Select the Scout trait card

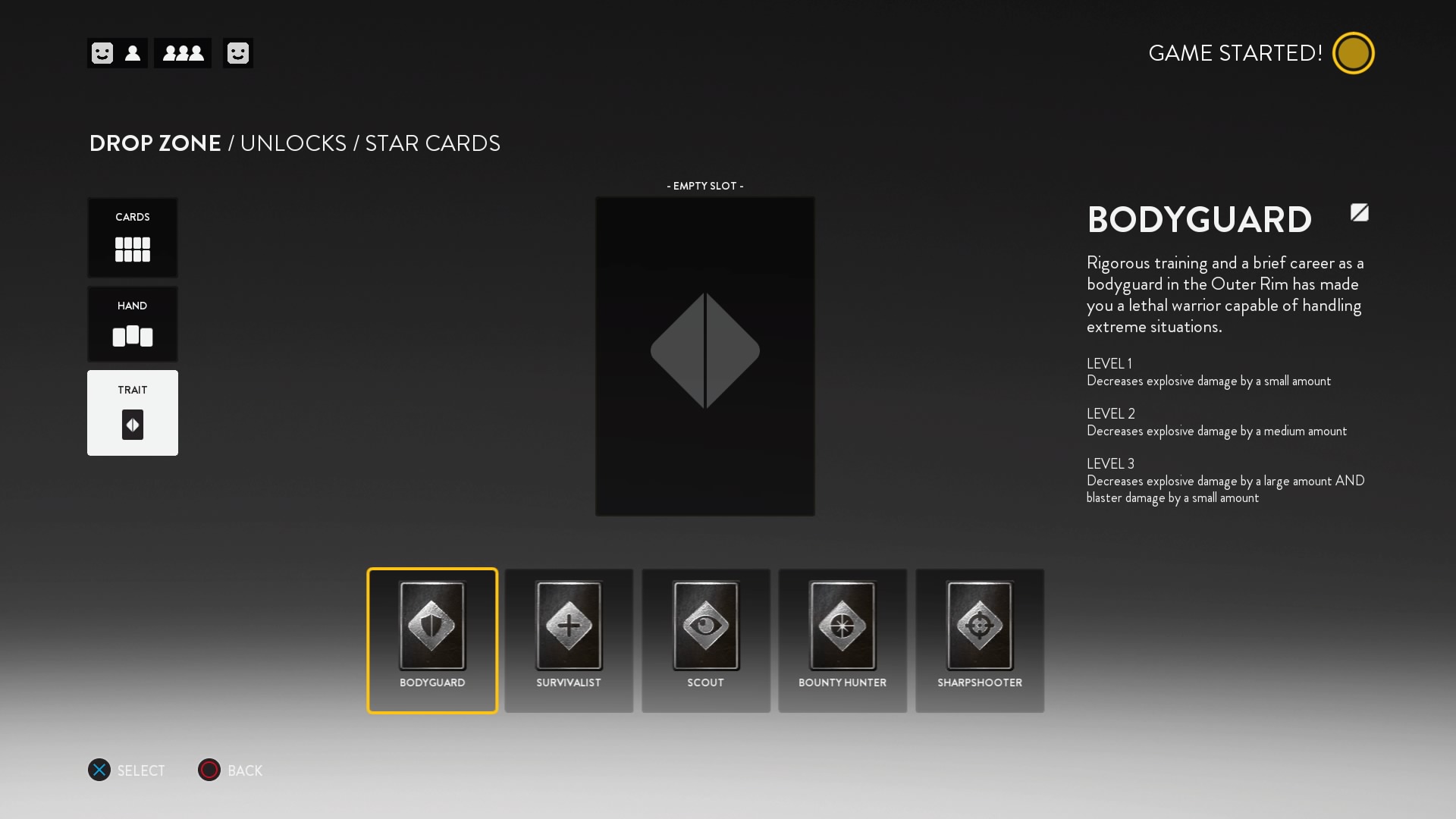pos(706,641)
